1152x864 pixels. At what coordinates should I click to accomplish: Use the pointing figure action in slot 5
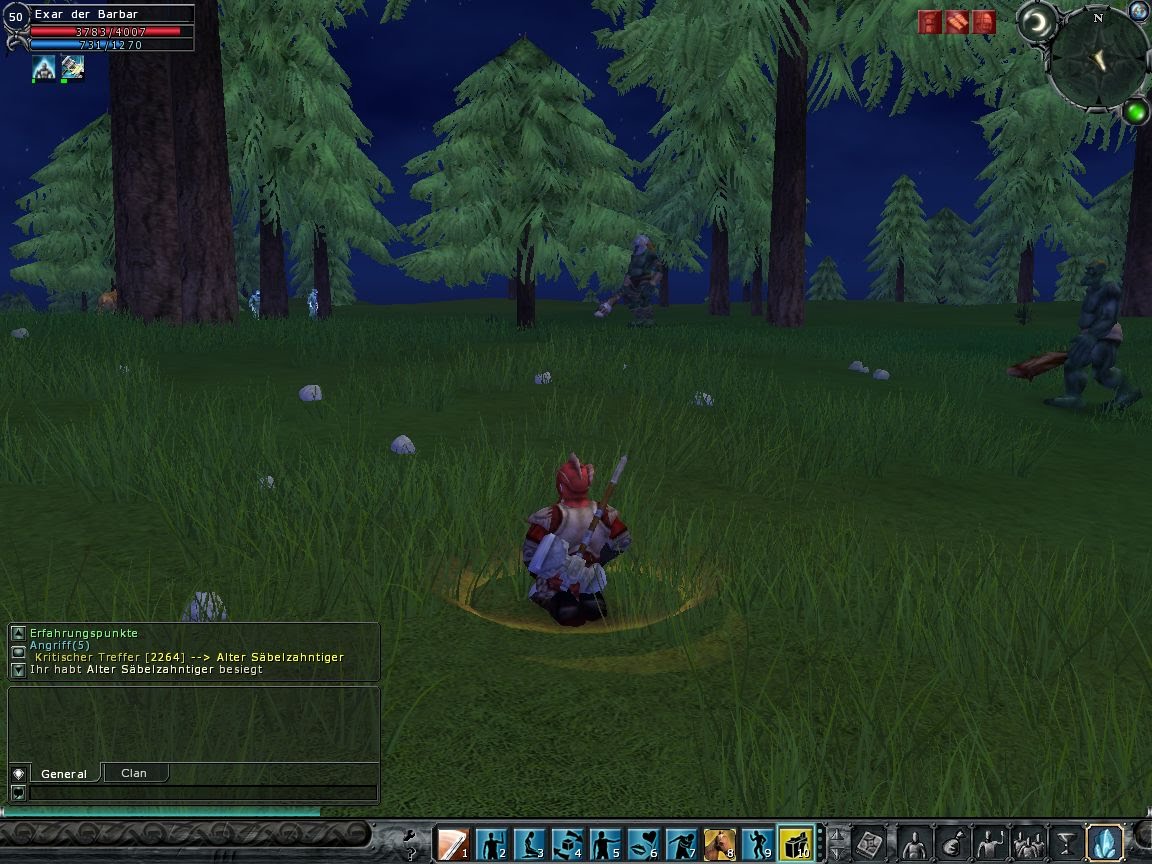pos(605,844)
